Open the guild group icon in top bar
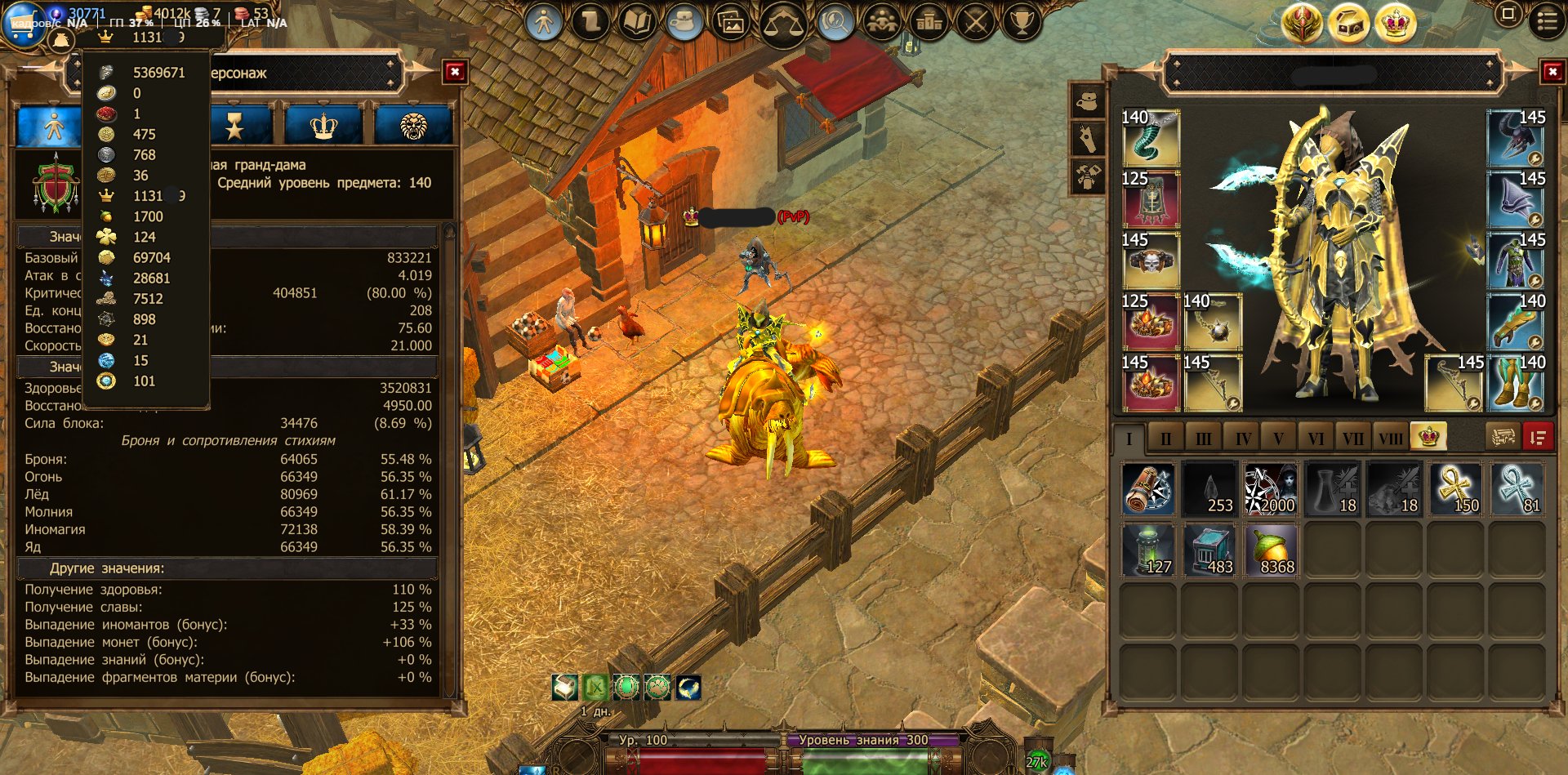 882,23
